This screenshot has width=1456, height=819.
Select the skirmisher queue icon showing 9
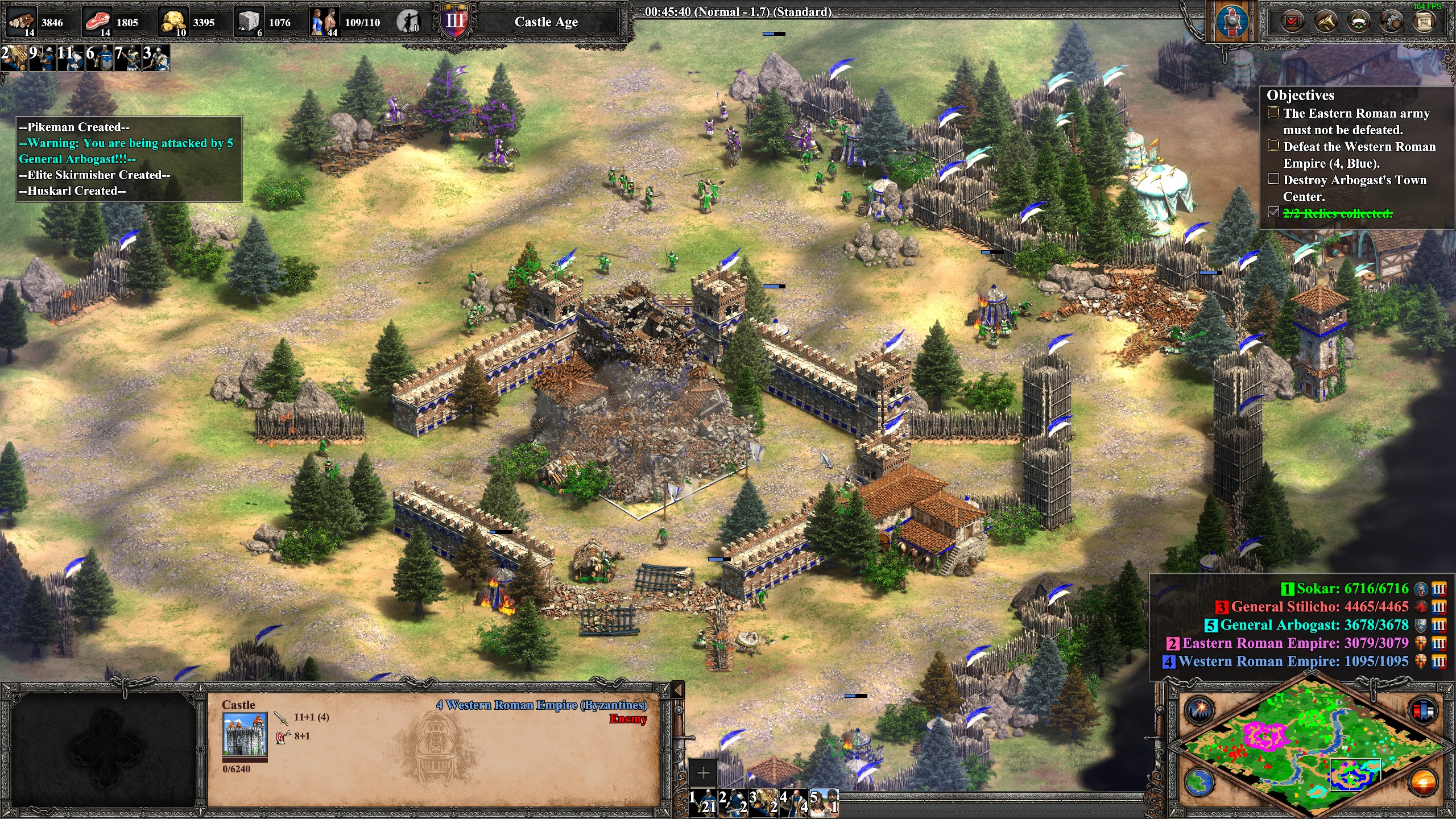coord(43,58)
